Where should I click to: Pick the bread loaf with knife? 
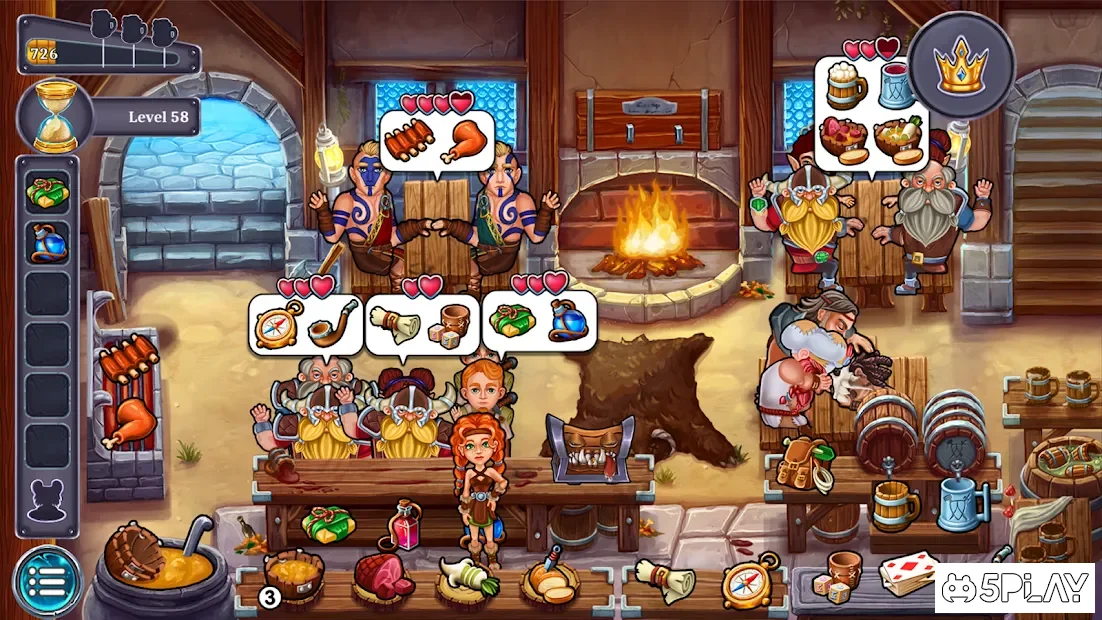click(x=549, y=575)
